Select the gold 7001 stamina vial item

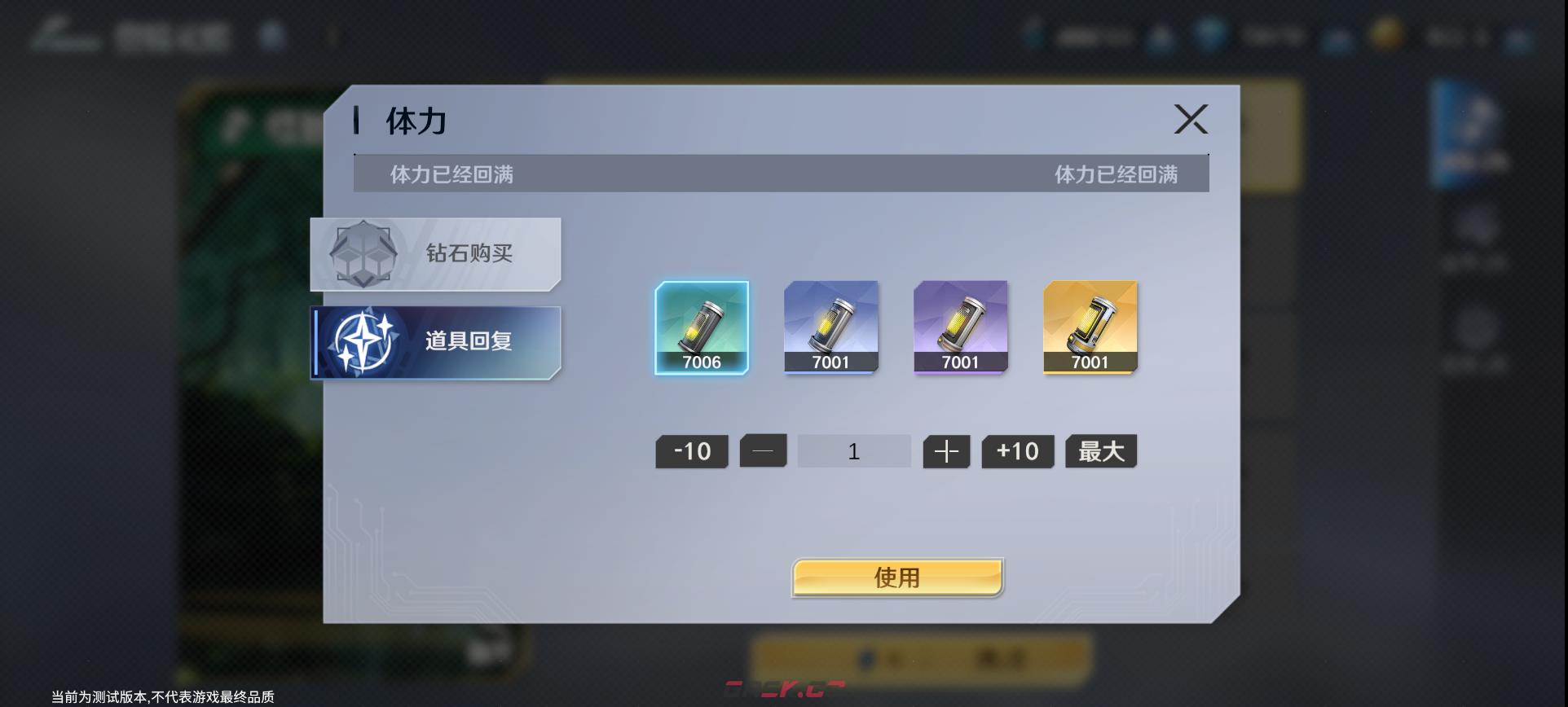pyautogui.click(x=1090, y=328)
